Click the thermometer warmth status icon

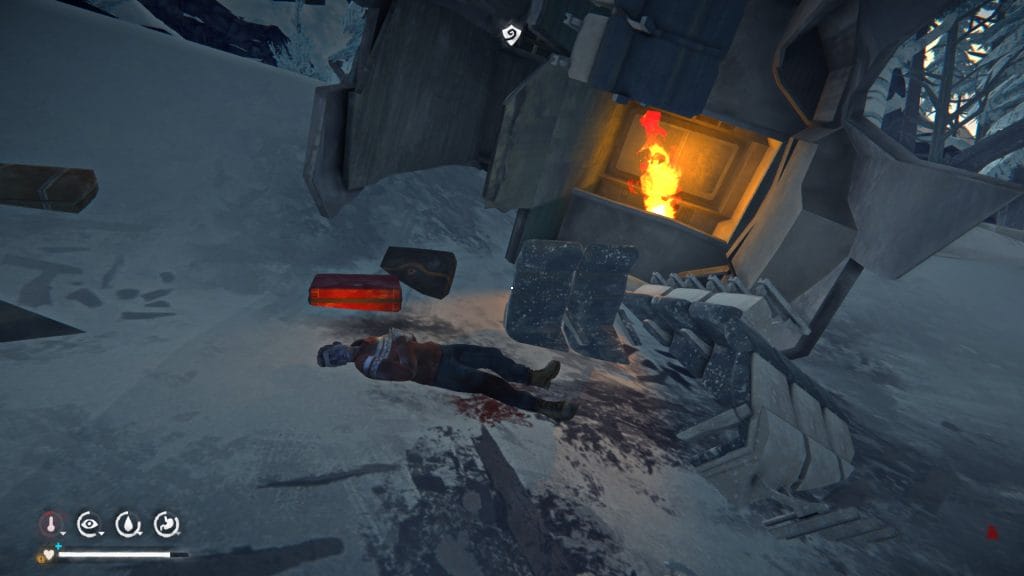[51, 523]
